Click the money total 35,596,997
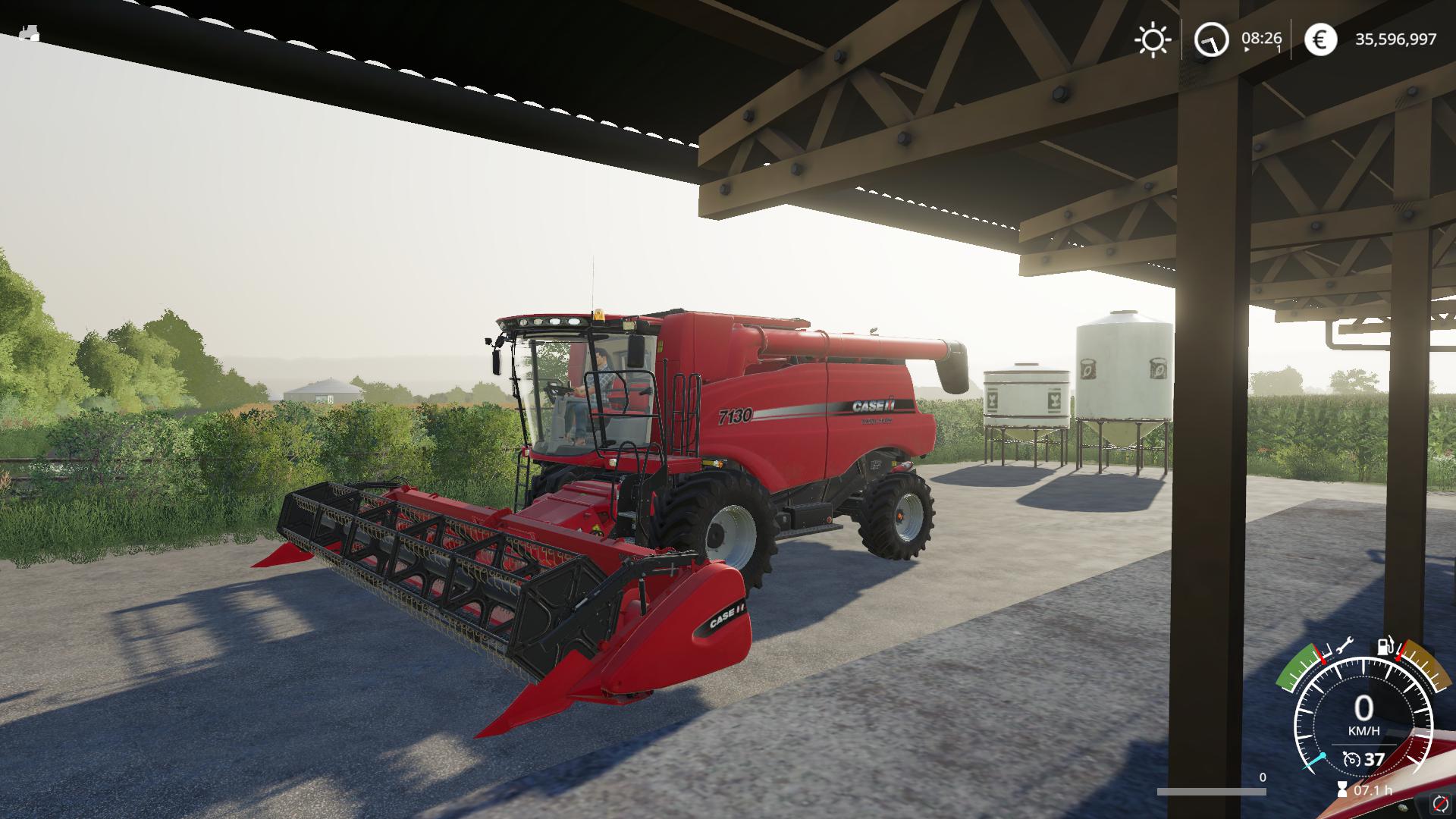The image size is (1456, 819). [1395, 39]
